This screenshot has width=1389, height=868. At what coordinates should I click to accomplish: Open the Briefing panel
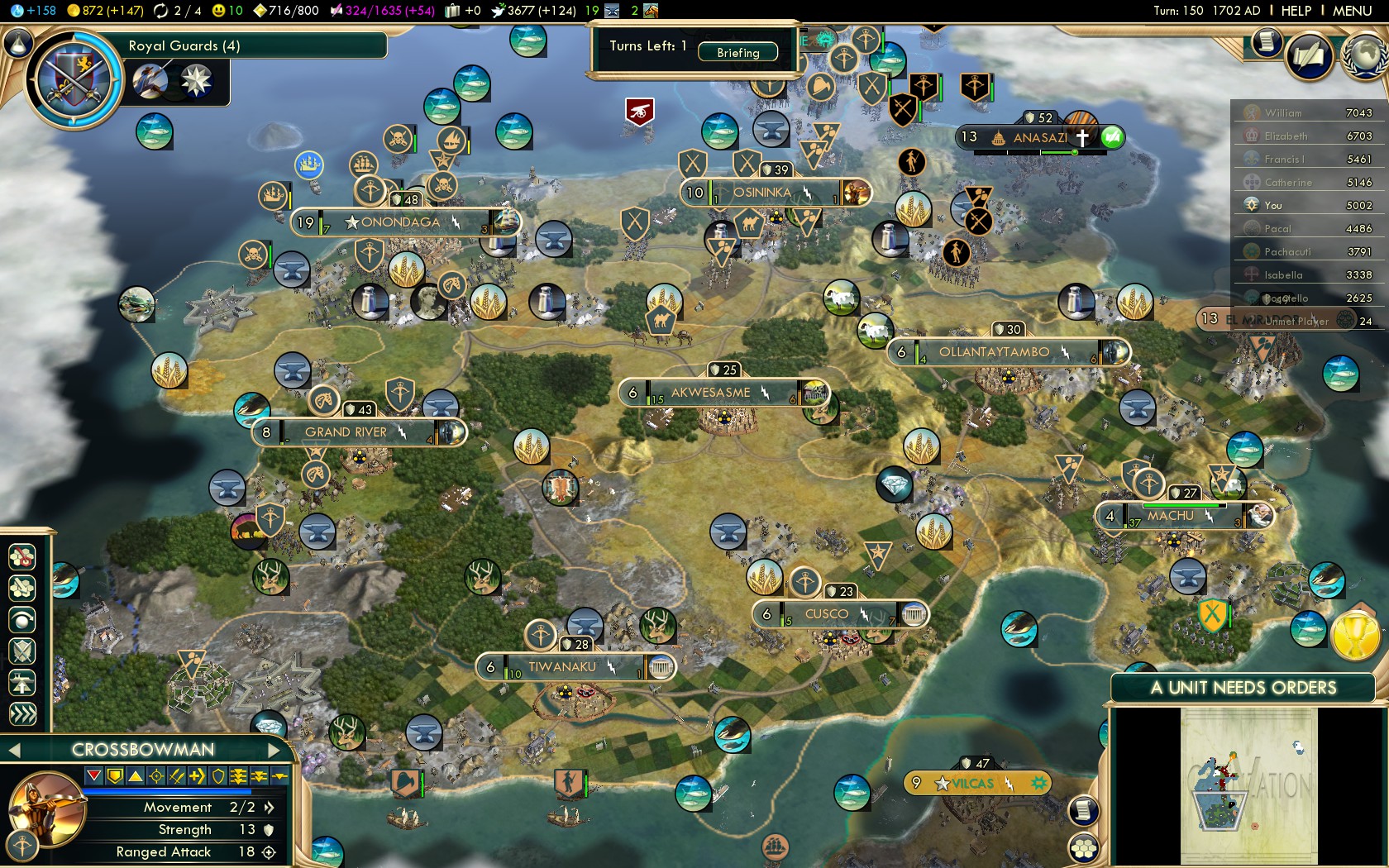point(737,52)
